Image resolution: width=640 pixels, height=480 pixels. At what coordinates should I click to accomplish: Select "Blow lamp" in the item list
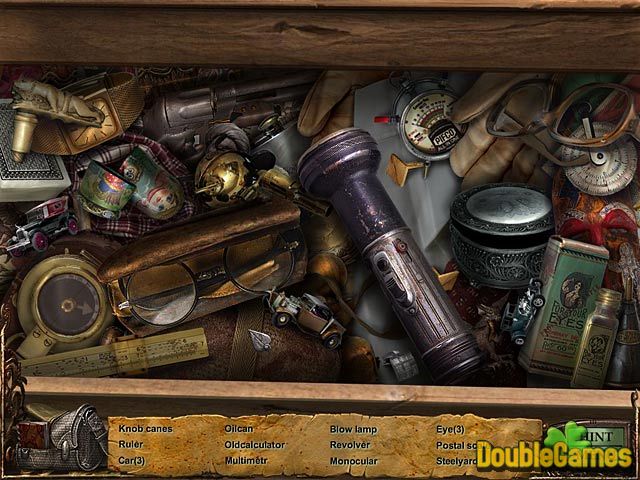point(353,428)
